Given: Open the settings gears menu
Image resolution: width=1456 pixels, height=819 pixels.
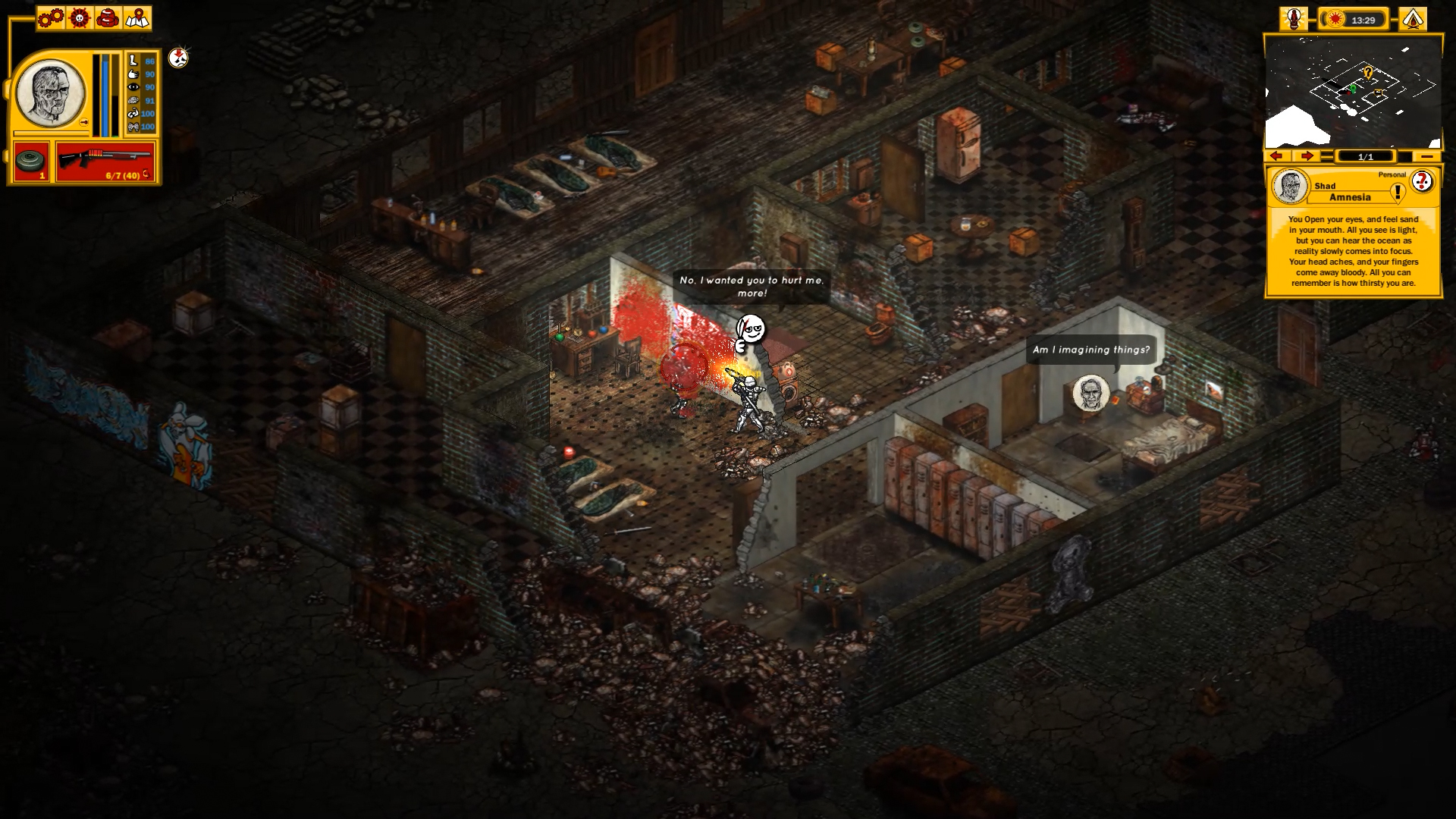Looking at the screenshot, I should (49, 17).
